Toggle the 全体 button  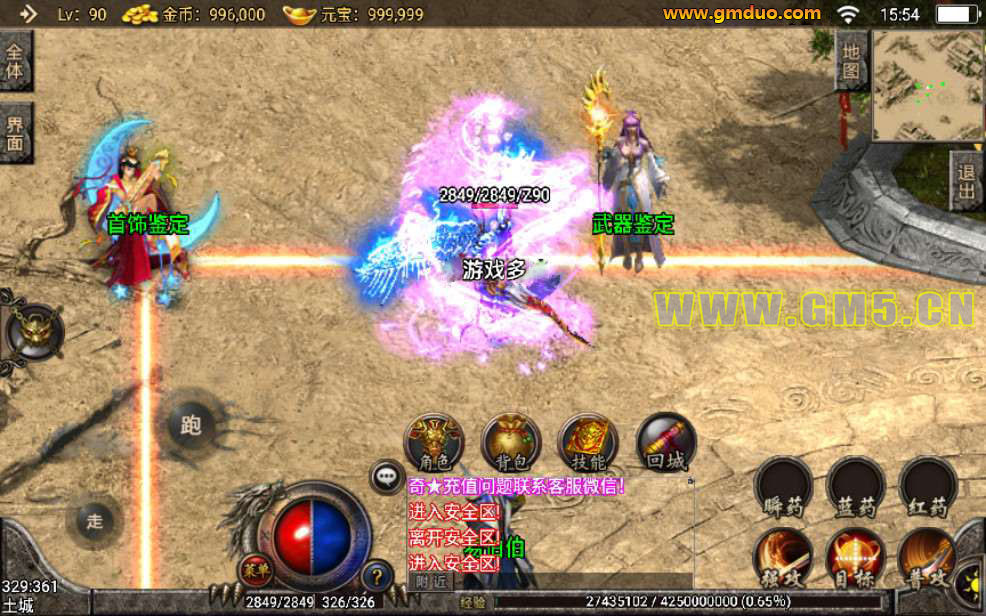coord(15,60)
